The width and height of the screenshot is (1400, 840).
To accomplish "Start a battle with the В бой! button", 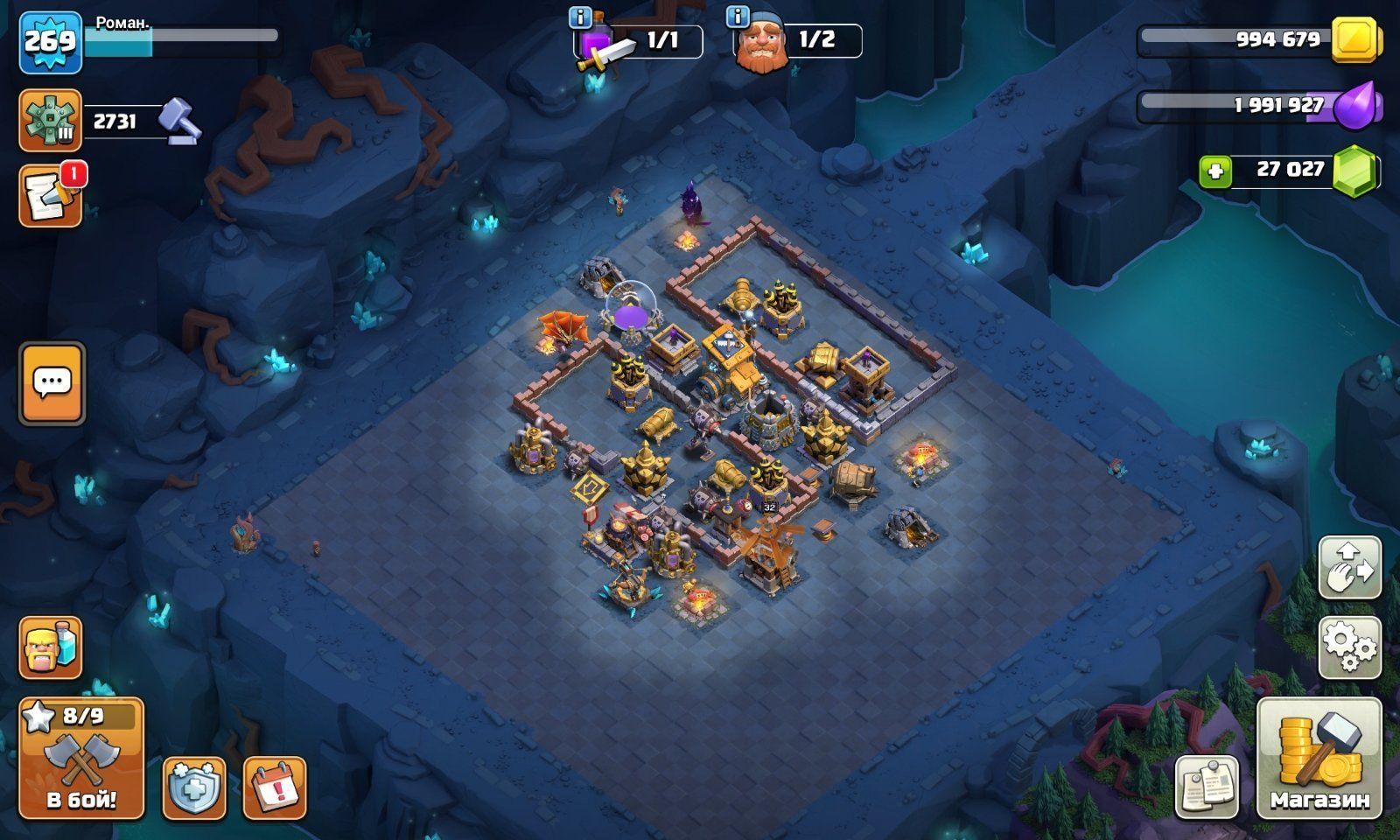I will pyautogui.click(x=81, y=758).
